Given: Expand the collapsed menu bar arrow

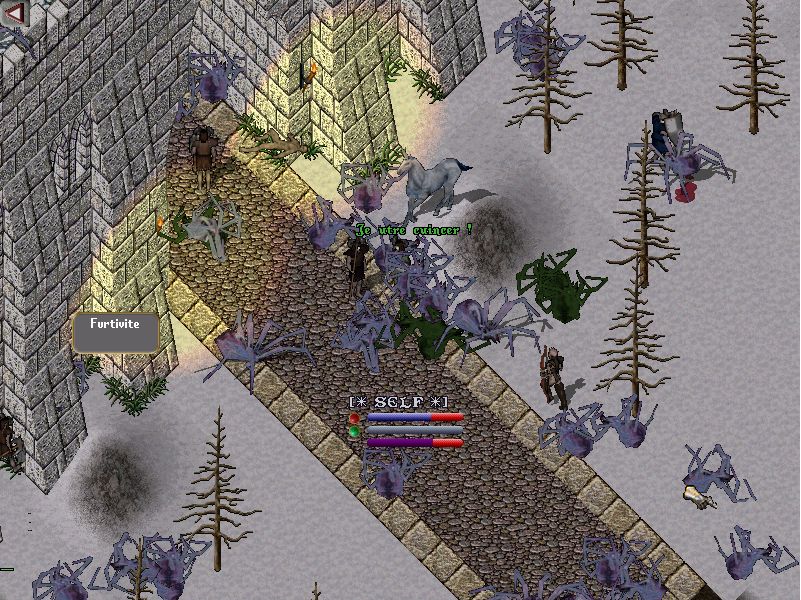Looking at the screenshot, I should pos(14,12).
